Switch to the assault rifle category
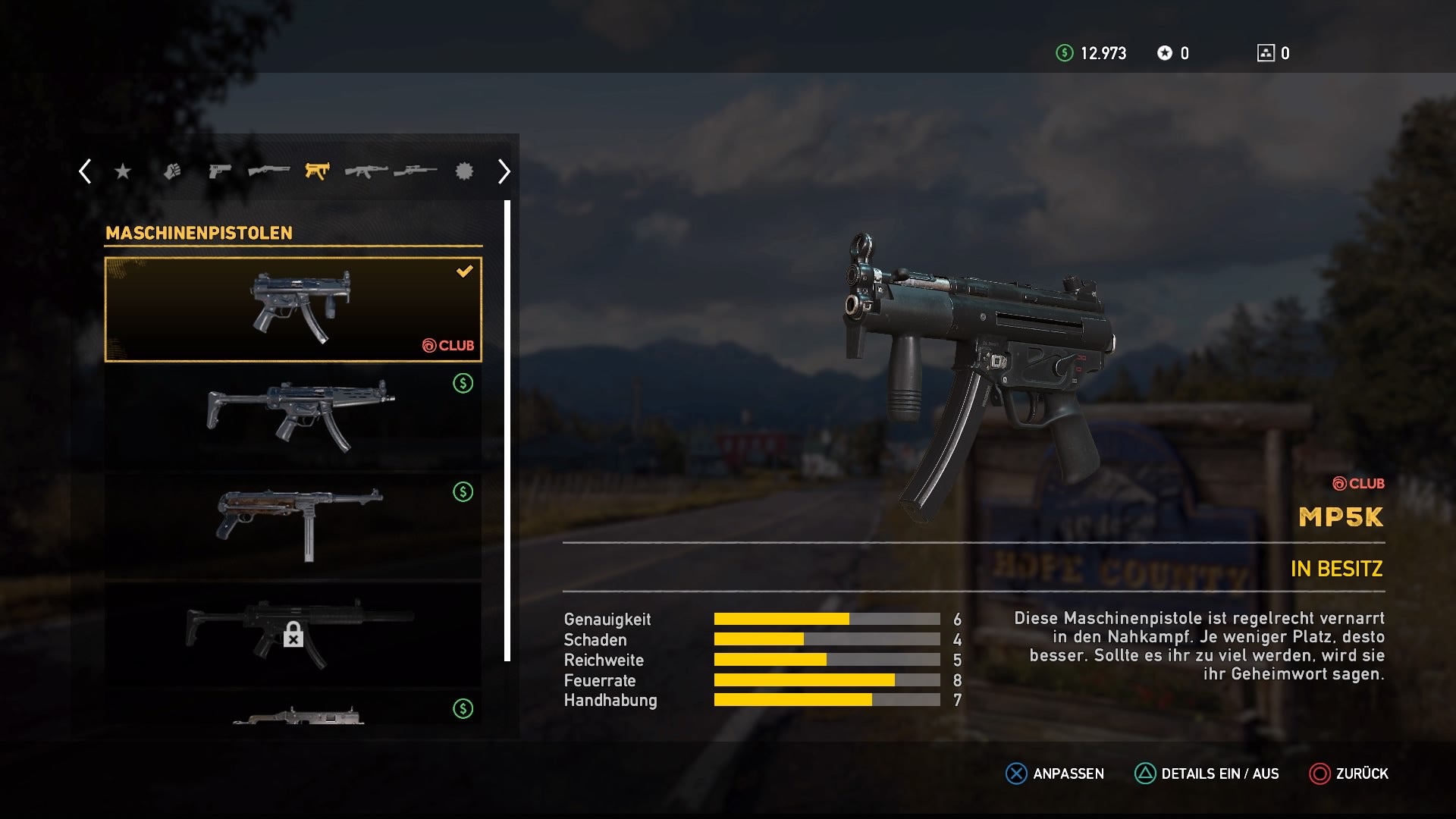Image resolution: width=1456 pixels, height=819 pixels. pyautogui.click(x=366, y=171)
